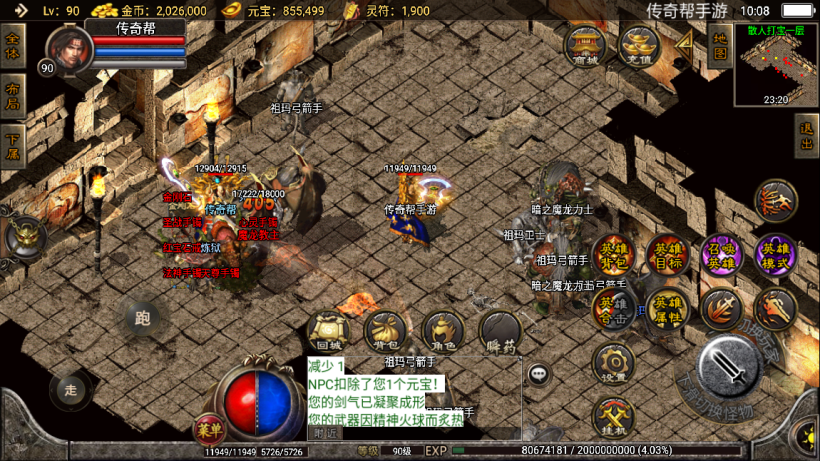Use the 回城 return-to-town scroll

(329, 333)
